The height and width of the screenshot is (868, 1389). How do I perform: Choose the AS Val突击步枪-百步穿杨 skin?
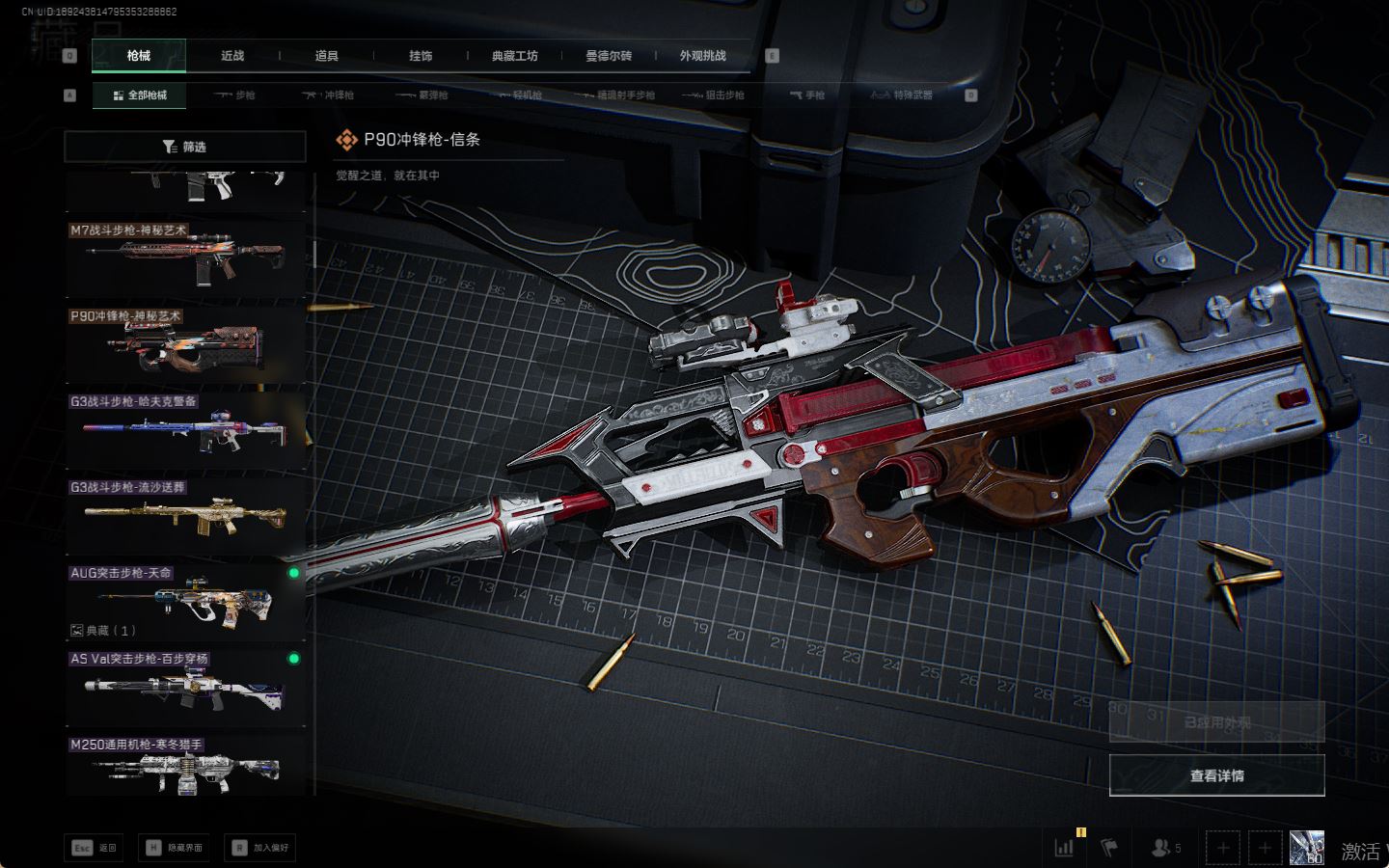(184, 687)
